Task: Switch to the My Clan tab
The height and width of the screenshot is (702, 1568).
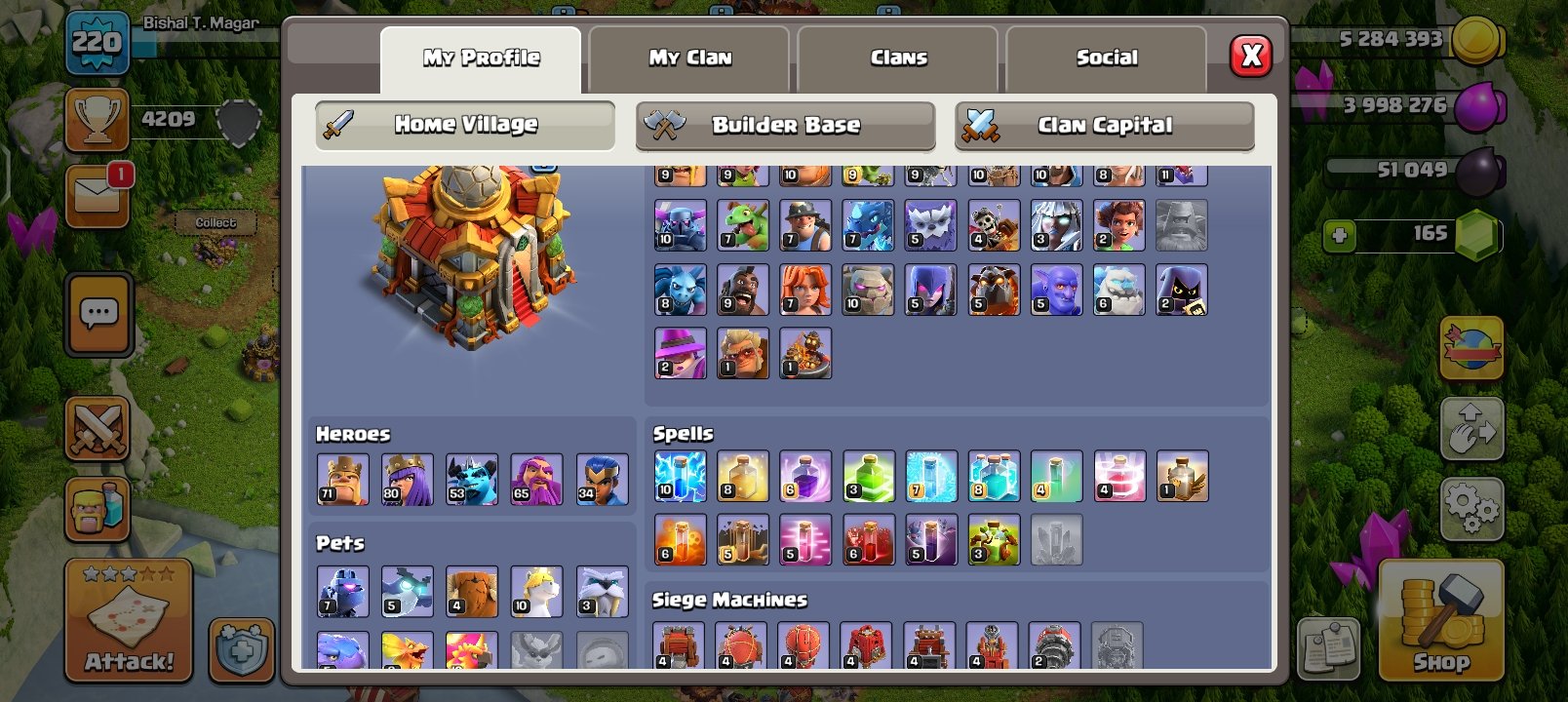Action: click(688, 57)
